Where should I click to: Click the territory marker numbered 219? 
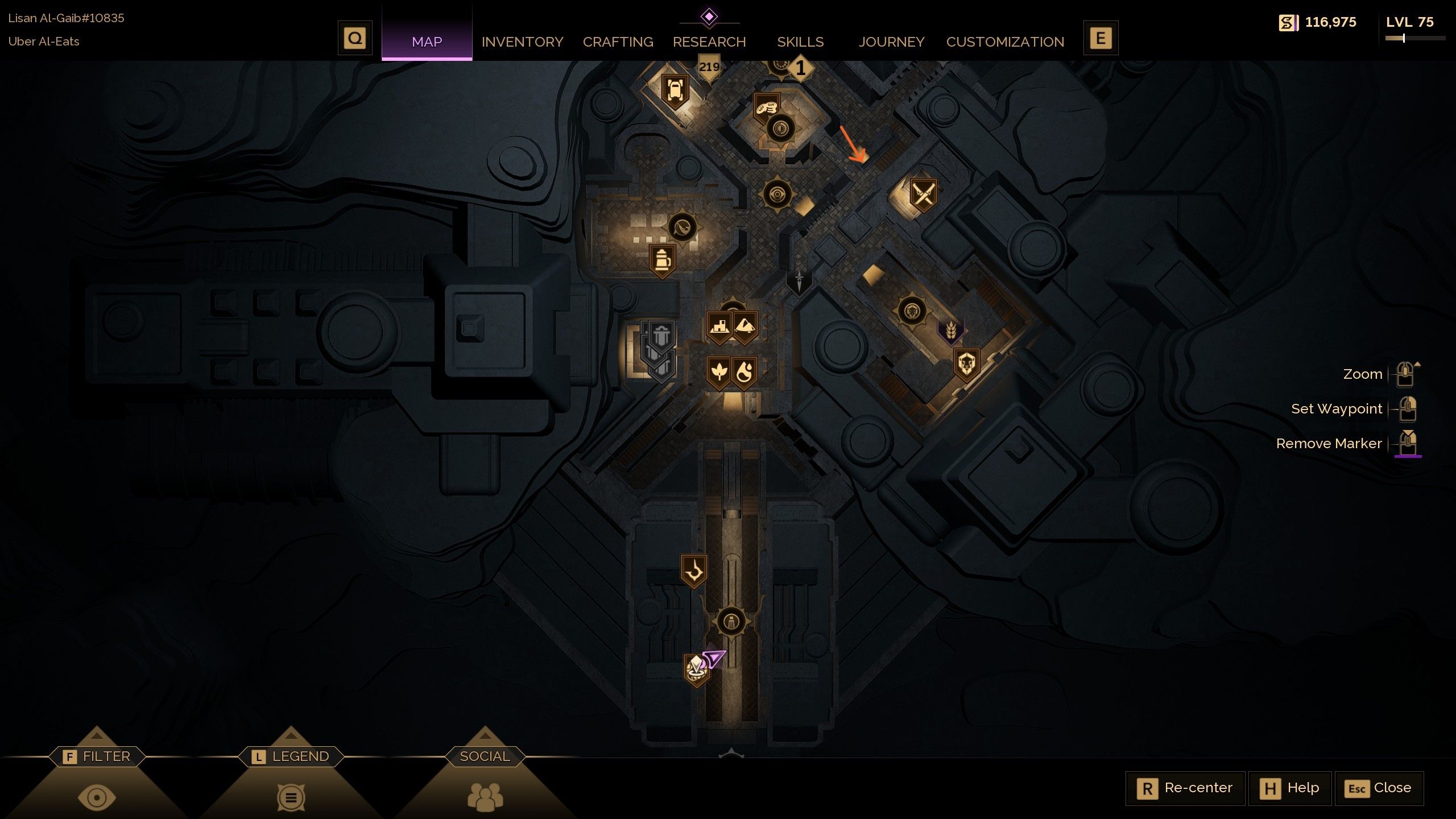point(709,65)
